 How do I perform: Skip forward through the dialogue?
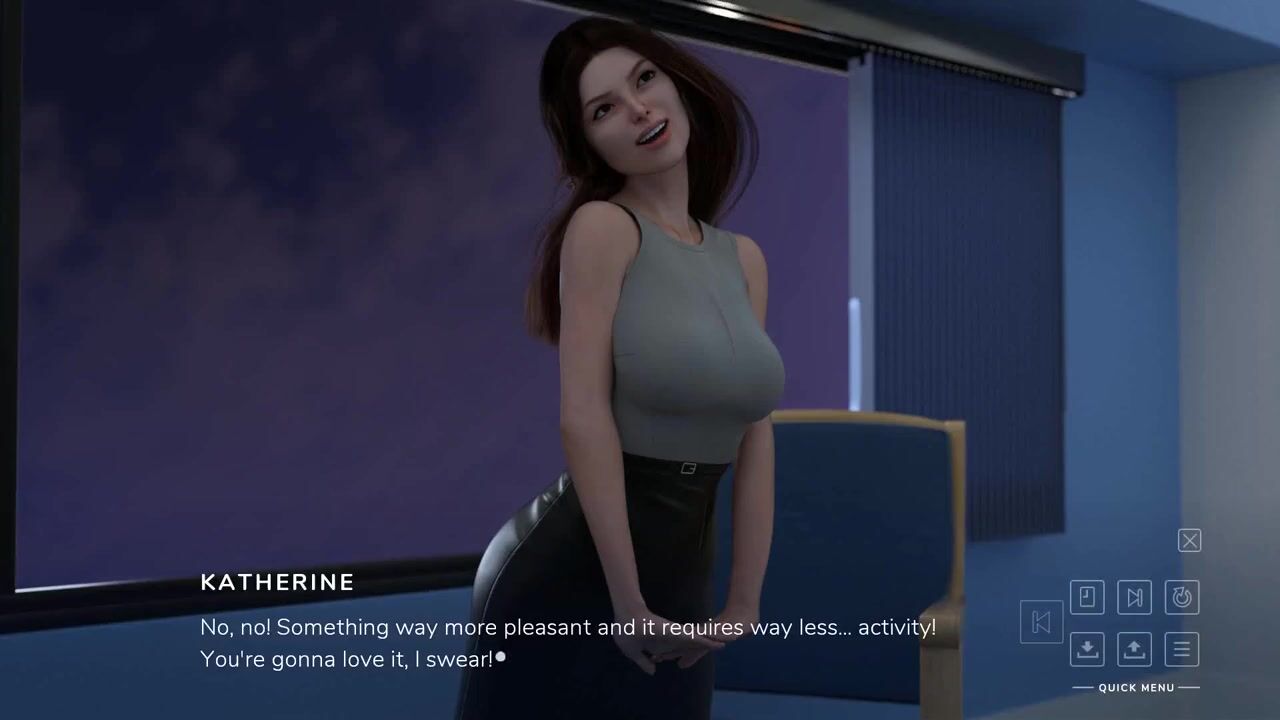click(1134, 597)
